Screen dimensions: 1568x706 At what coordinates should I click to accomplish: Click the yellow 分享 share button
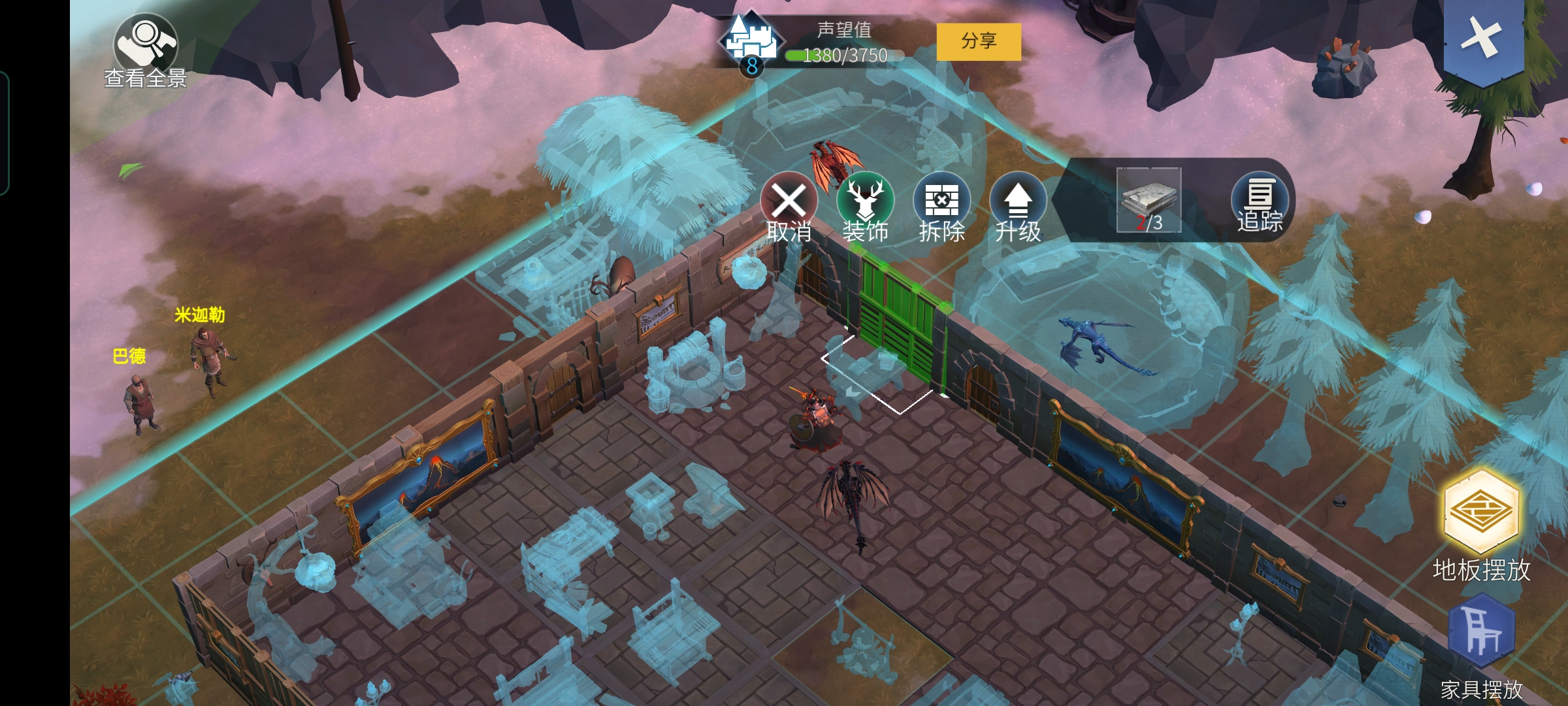click(x=978, y=42)
